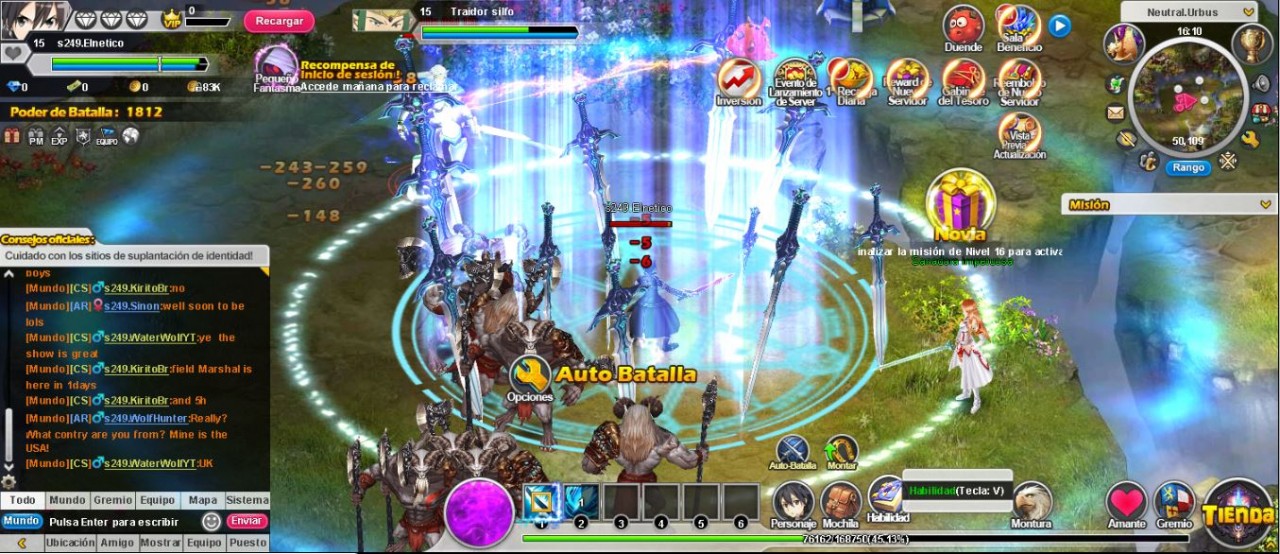The height and width of the screenshot is (554, 1280).
Task: Open Gabinete del Tesoro
Action: [964, 79]
